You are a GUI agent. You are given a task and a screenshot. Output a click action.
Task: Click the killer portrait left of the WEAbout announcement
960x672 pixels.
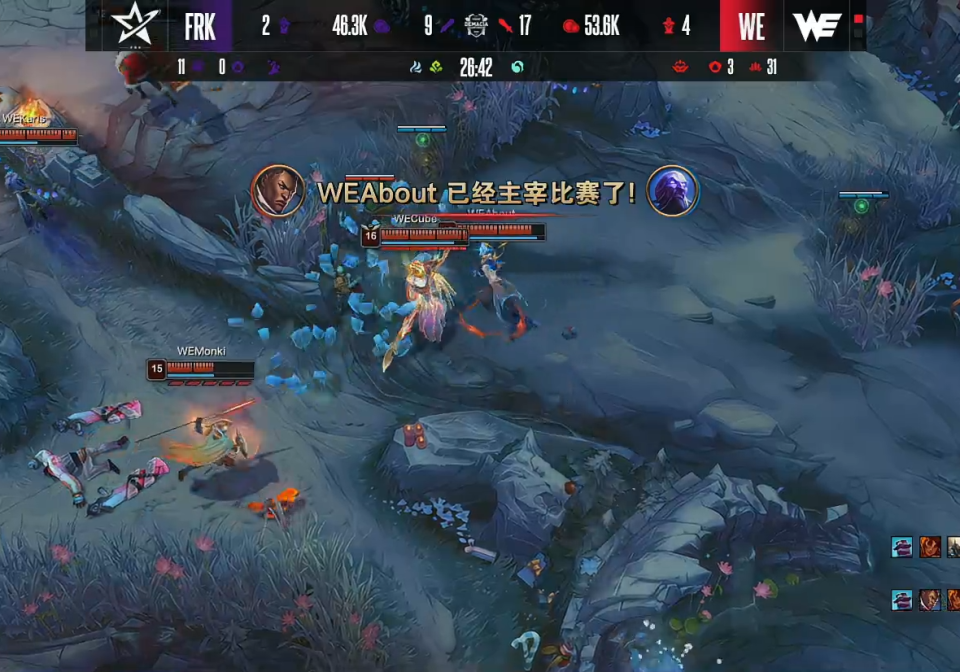pyautogui.click(x=278, y=191)
